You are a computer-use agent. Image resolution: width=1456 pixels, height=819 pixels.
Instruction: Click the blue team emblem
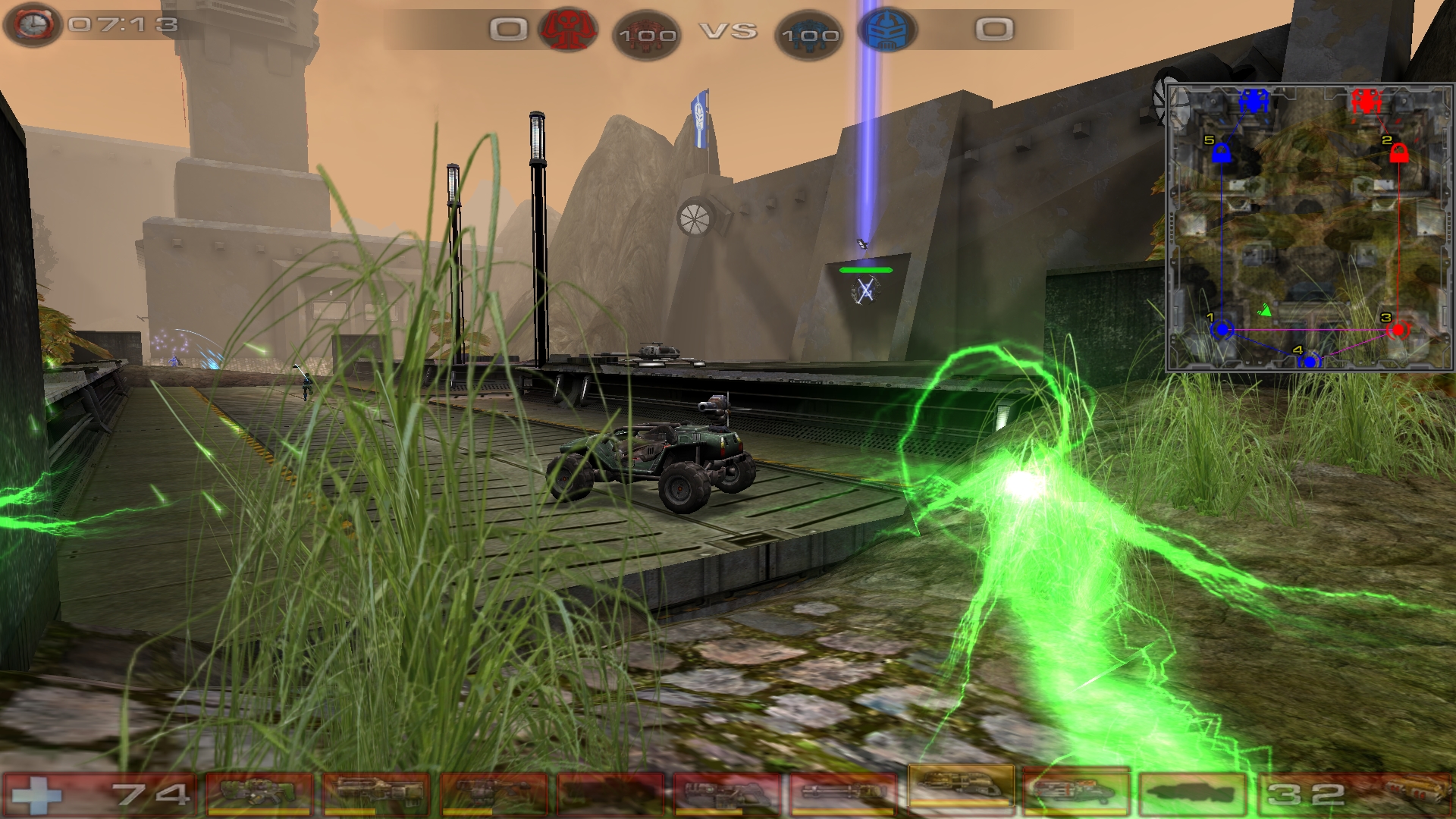pos(887,30)
